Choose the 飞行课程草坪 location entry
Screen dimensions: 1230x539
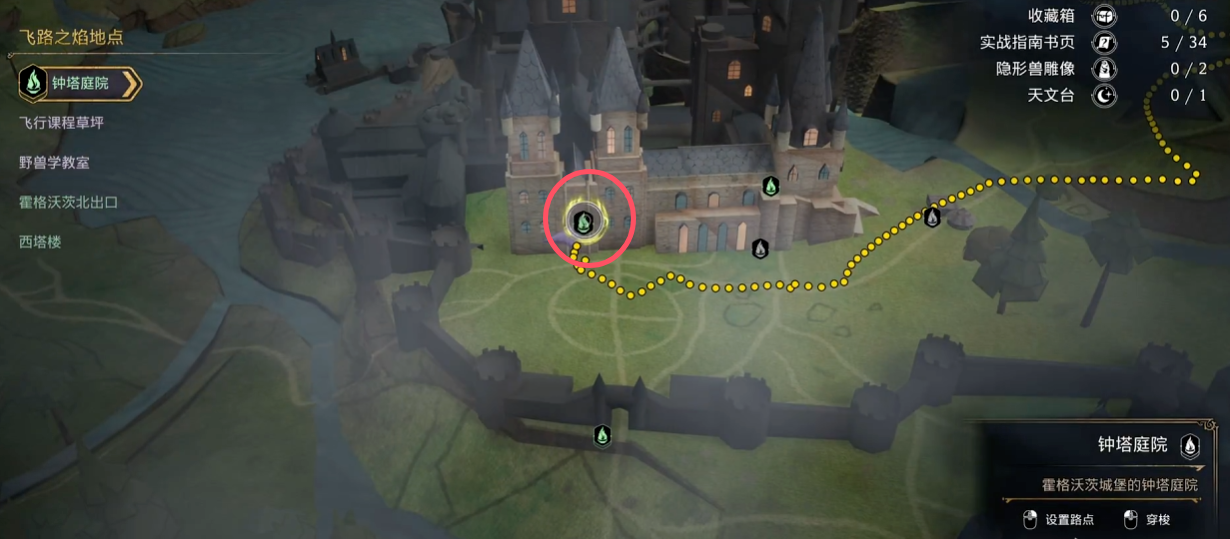click(x=61, y=123)
